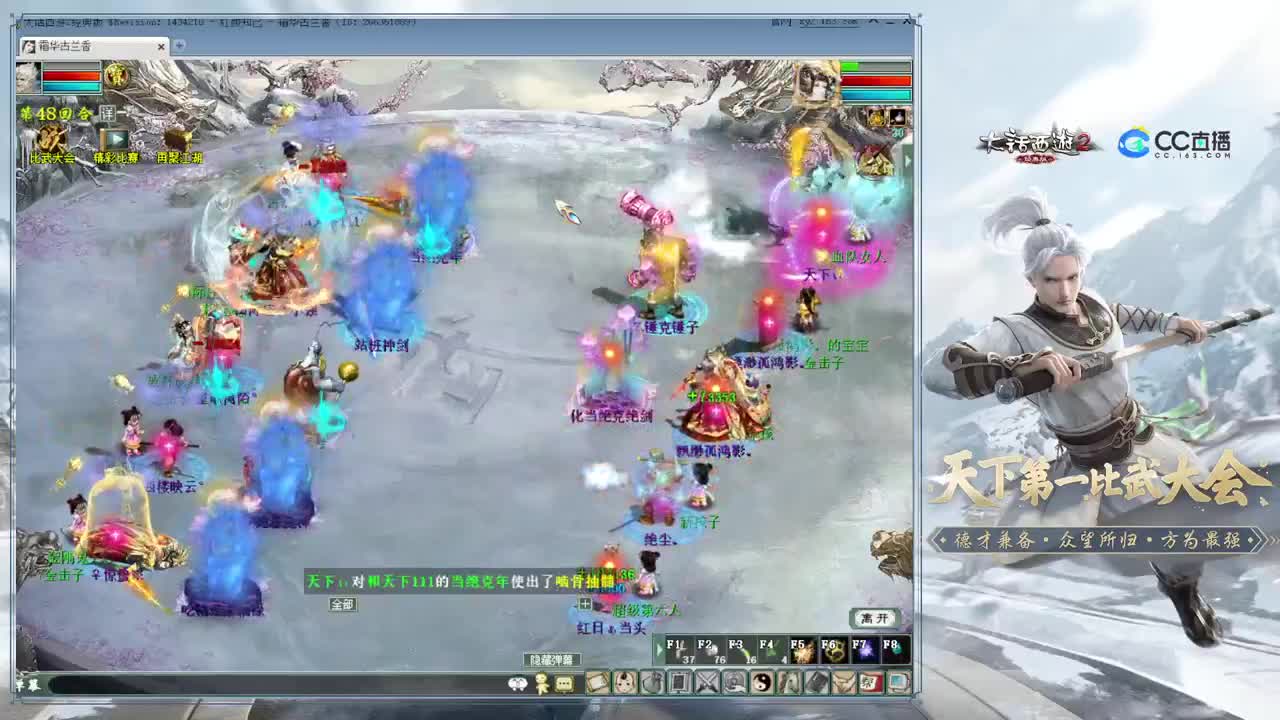Click the 详 details expander next to round counter
The image size is (1280, 720).
pyautogui.click(x=108, y=113)
